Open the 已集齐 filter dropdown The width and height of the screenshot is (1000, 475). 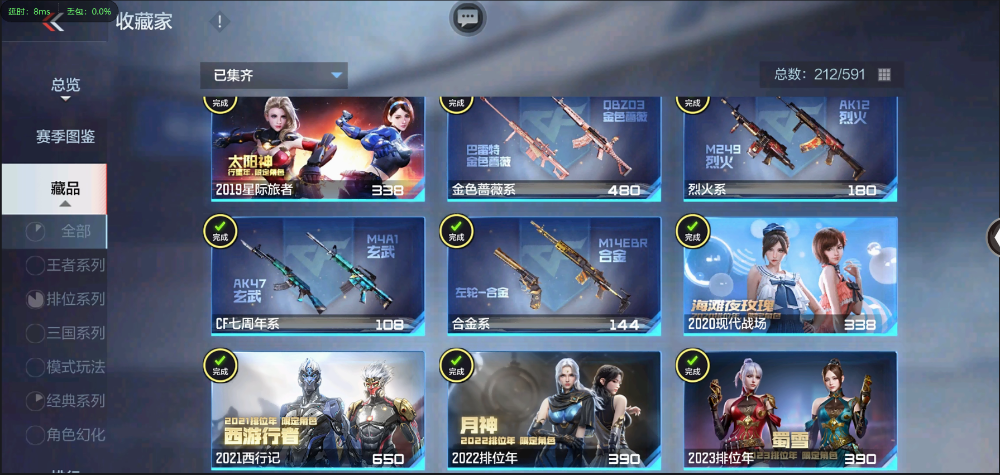tap(273, 75)
